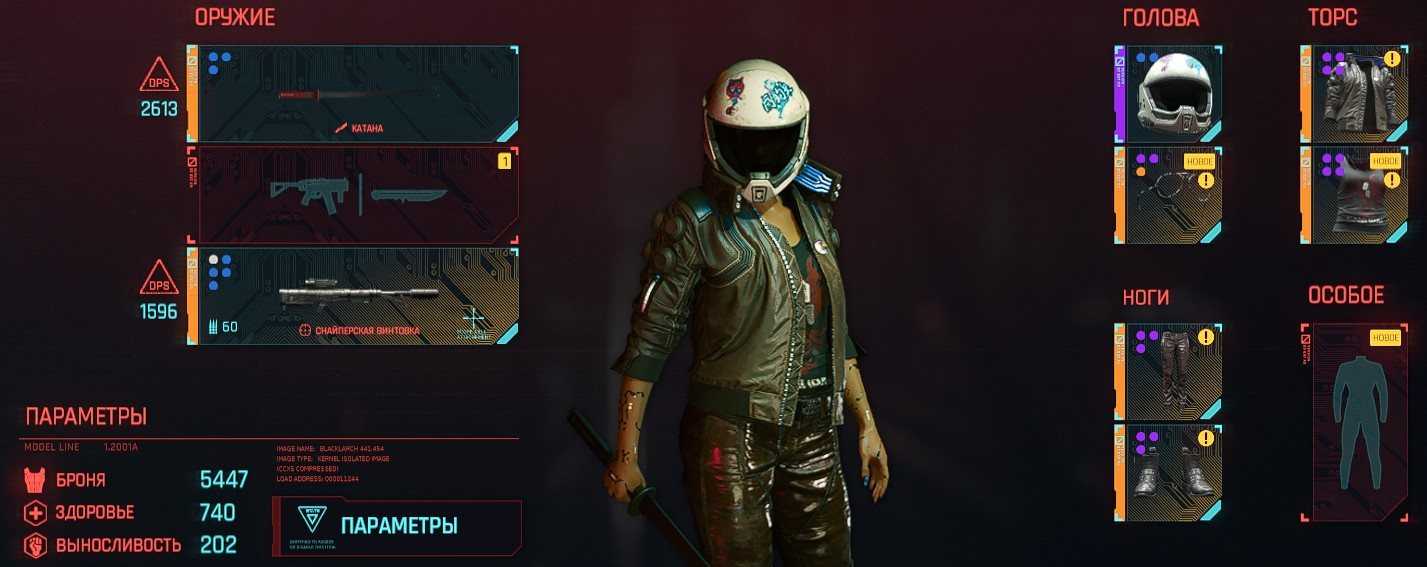Open the Параметры stats button
This screenshot has height=567, width=1427.
397,526
